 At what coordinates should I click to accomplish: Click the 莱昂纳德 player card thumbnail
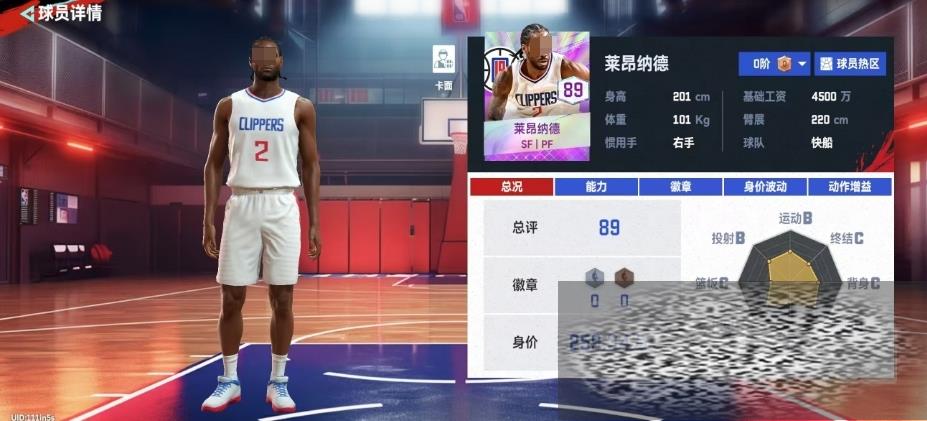coord(535,97)
